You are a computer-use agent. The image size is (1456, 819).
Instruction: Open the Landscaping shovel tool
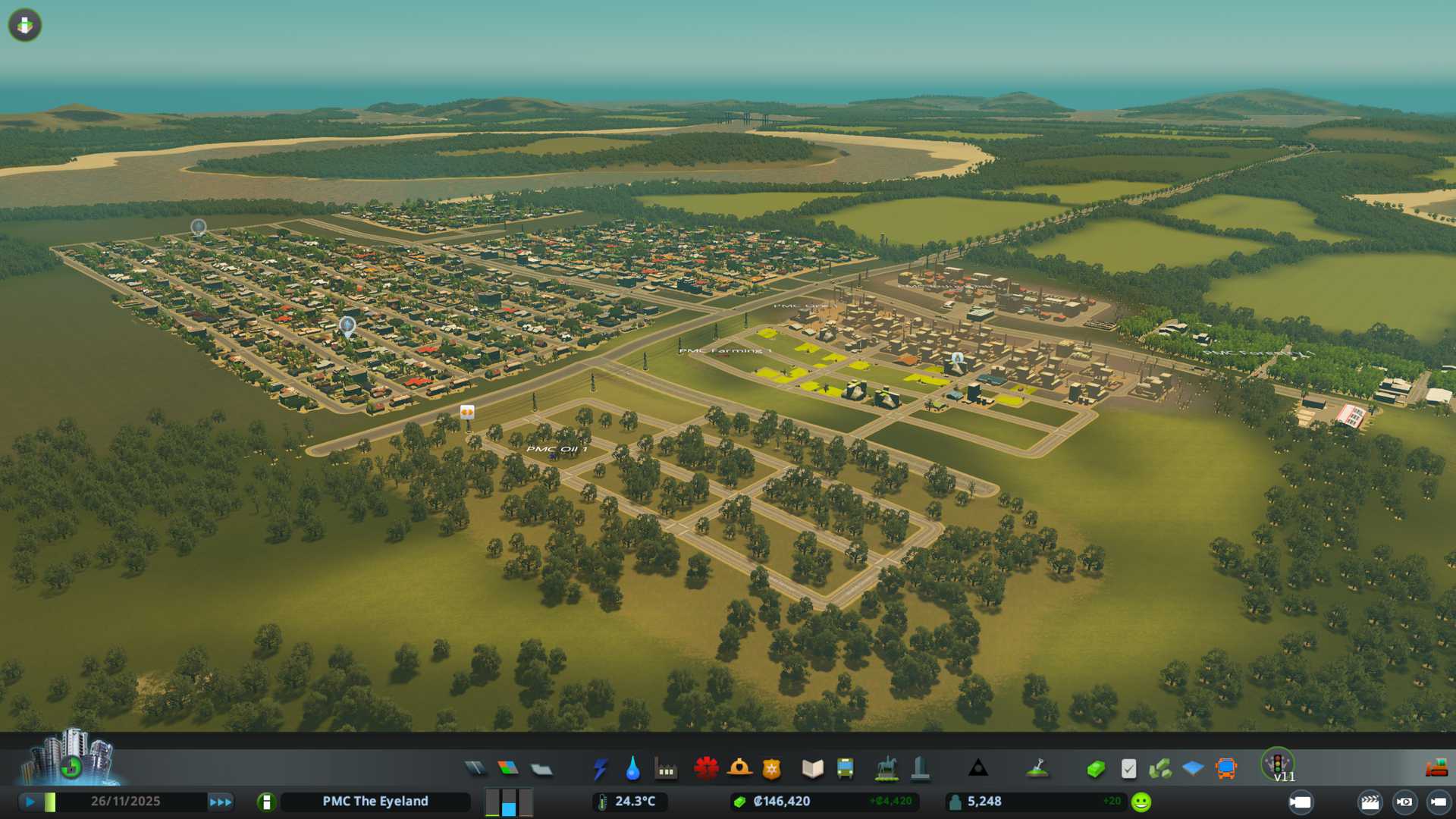click(x=1037, y=769)
